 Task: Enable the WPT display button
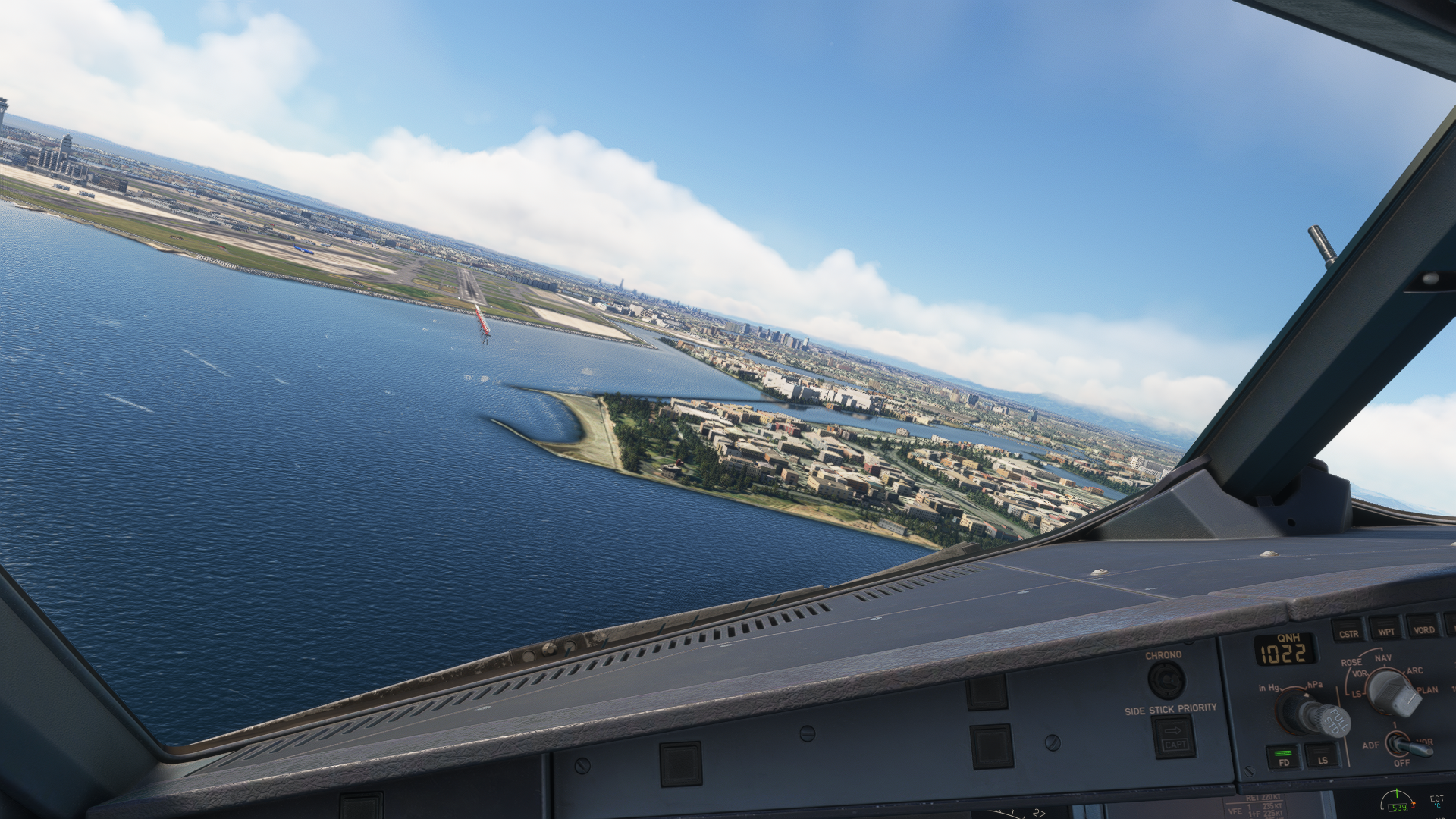pos(1385,629)
